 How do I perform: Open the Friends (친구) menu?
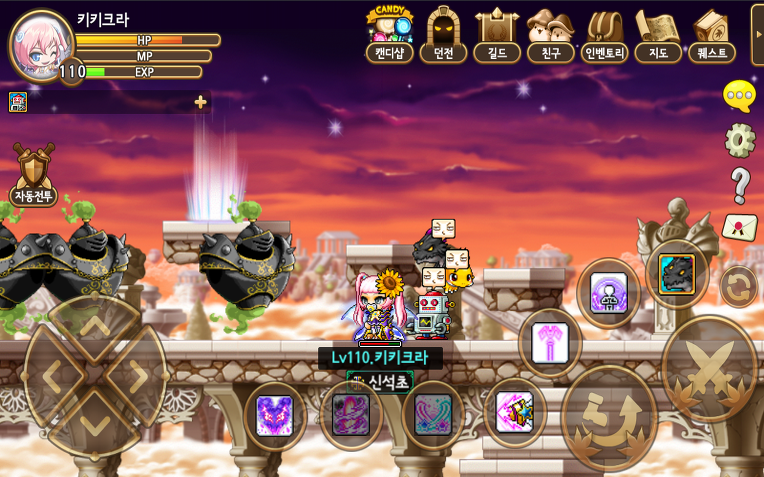[x=551, y=33]
